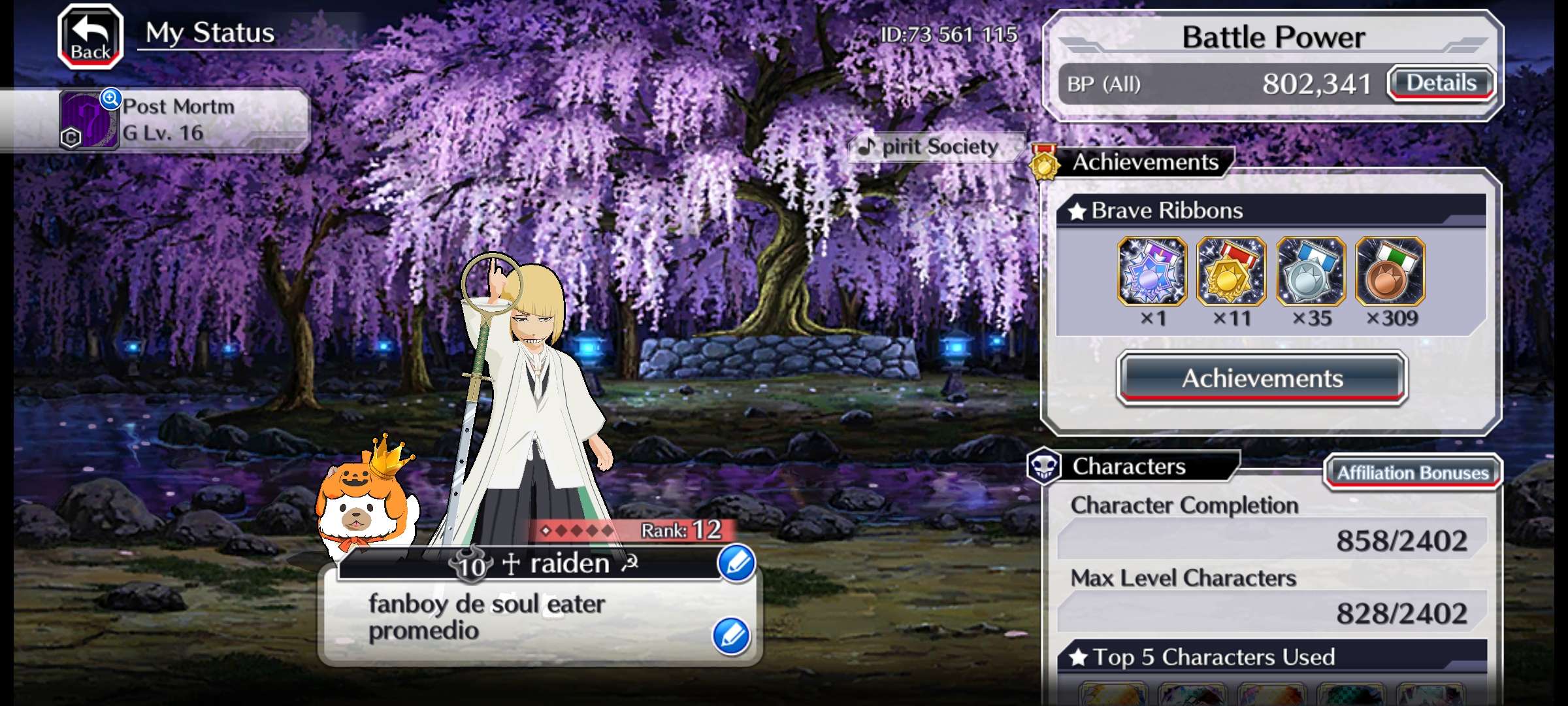Image resolution: width=1568 pixels, height=706 pixels.
Task: Select the bronze Brave Ribbon medal
Action: pyautogui.click(x=1390, y=271)
